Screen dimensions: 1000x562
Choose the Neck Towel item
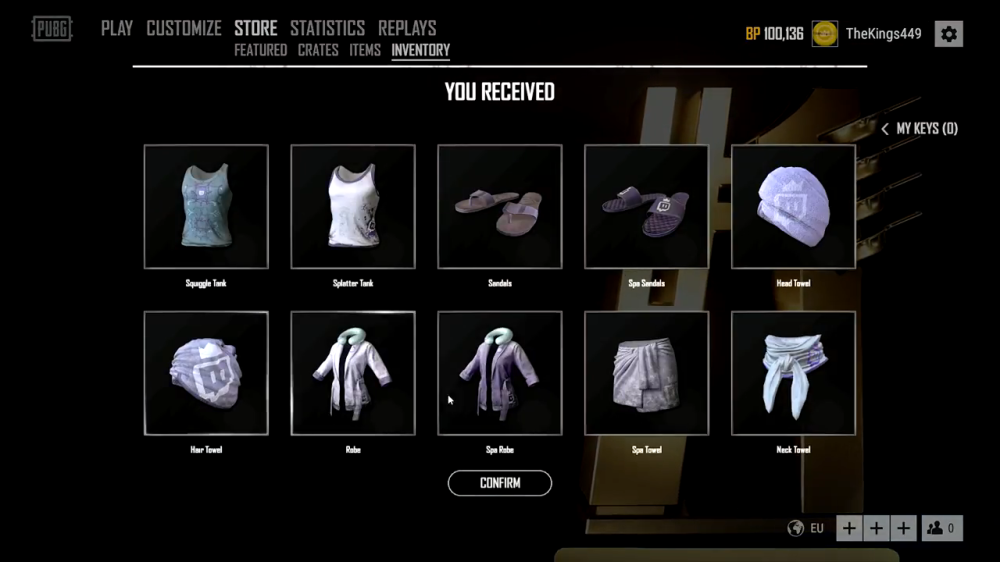pos(793,373)
